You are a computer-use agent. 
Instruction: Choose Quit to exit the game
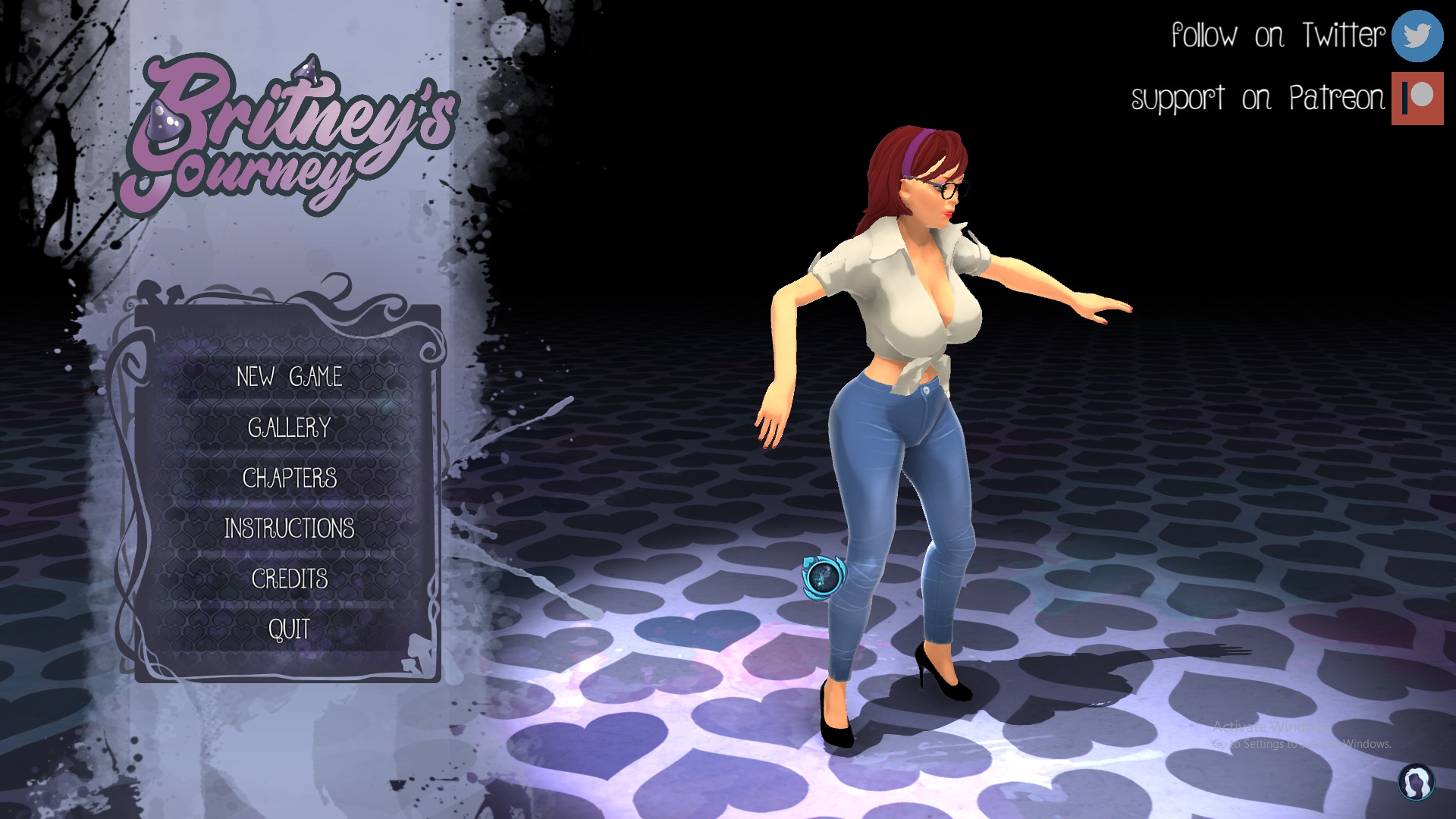(289, 629)
